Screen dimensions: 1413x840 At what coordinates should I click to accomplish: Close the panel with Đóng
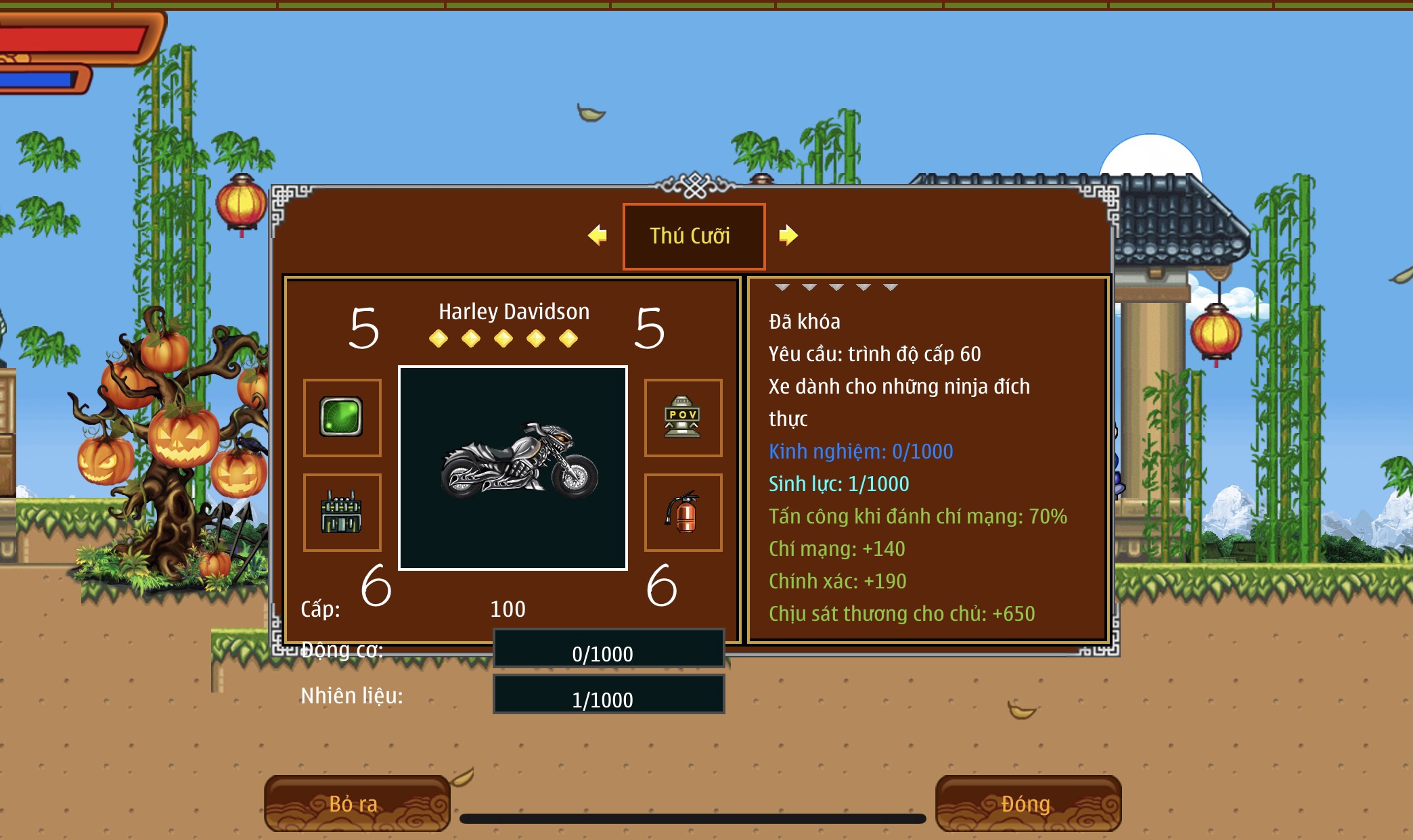[1027, 803]
